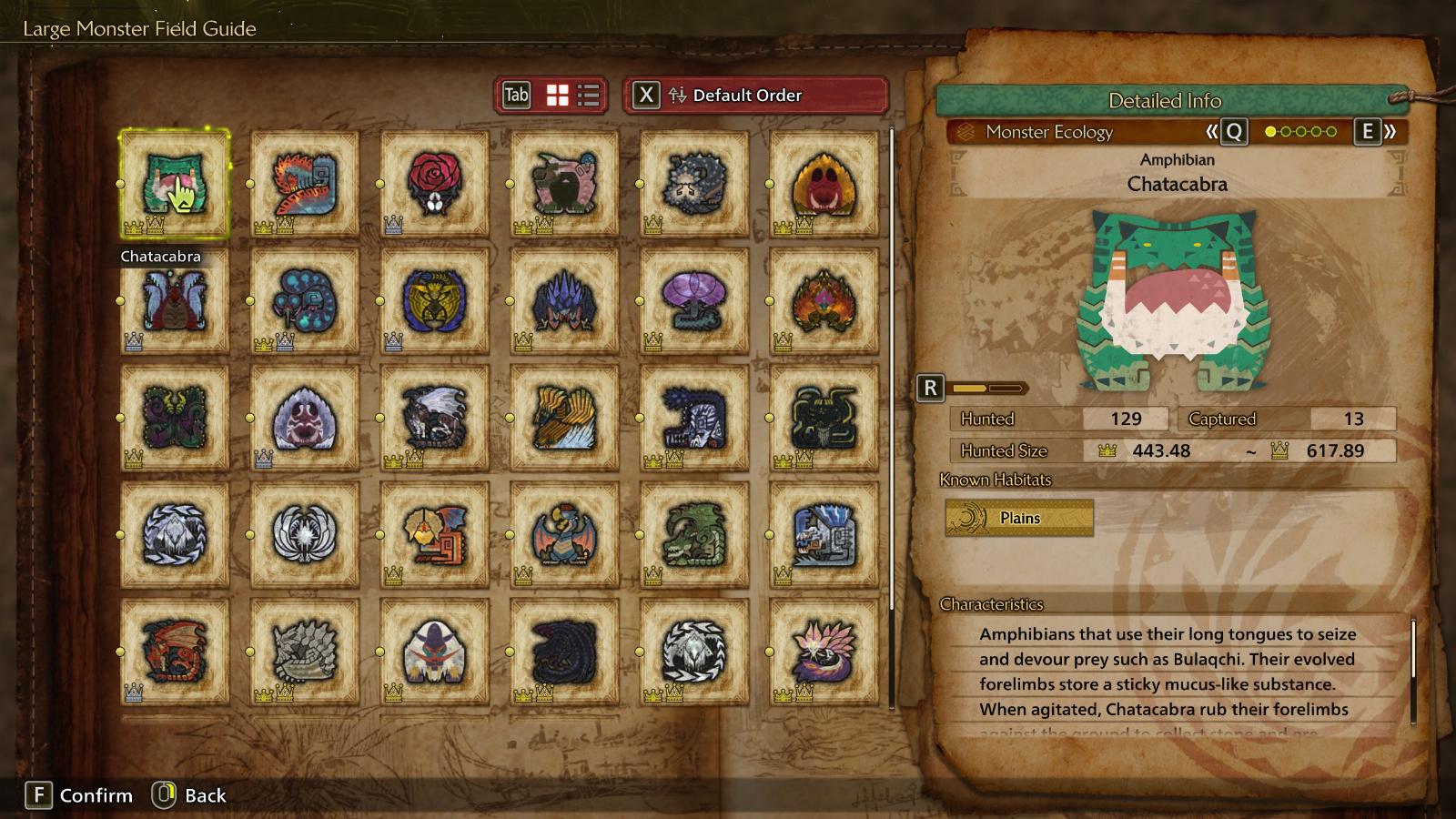Choose the fiery Ajarakan monster tile
The image size is (1456, 819).
824,300
